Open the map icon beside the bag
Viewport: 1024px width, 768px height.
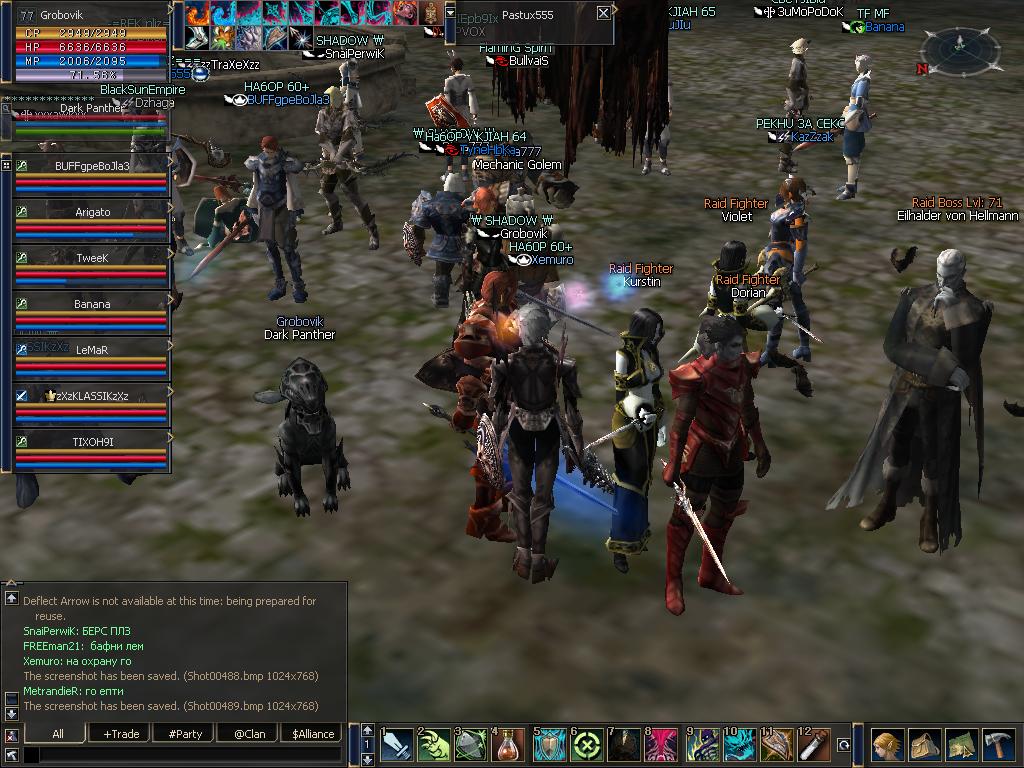pyautogui.click(x=962, y=746)
